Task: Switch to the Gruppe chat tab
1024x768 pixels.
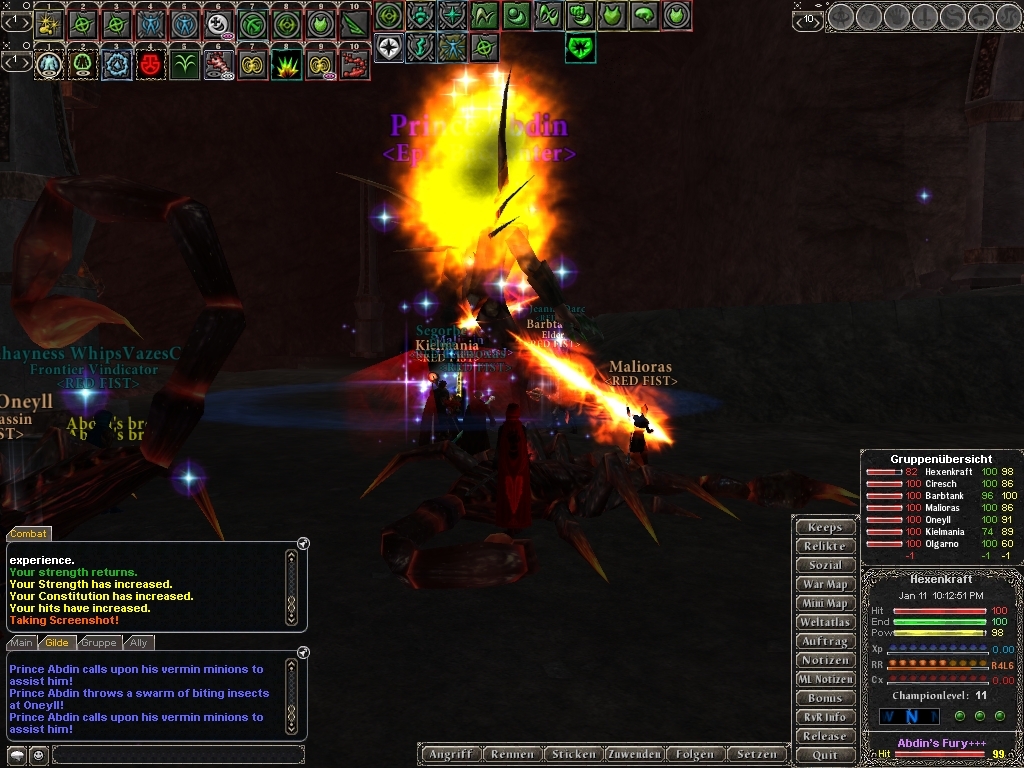Action: [x=98, y=643]
